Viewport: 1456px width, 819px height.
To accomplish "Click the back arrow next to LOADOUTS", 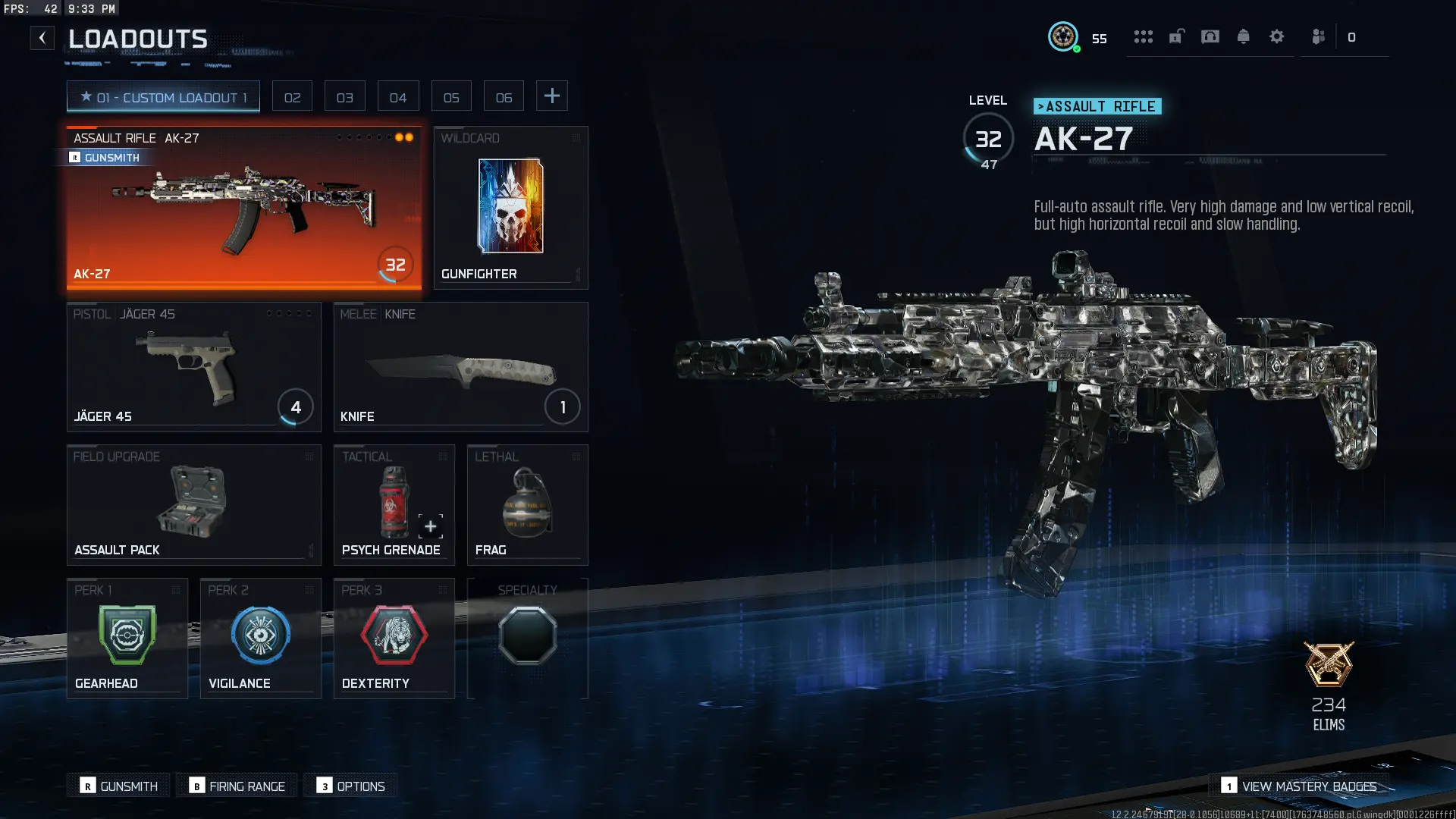I will click(x=42, y=37).
